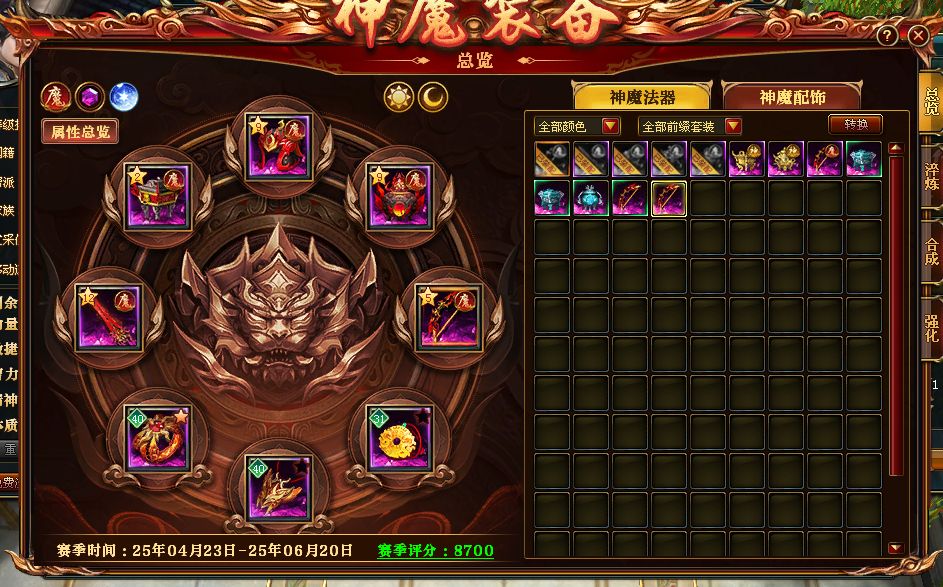
Task: Open the help question mark button
Action: [x=887, y=36]
